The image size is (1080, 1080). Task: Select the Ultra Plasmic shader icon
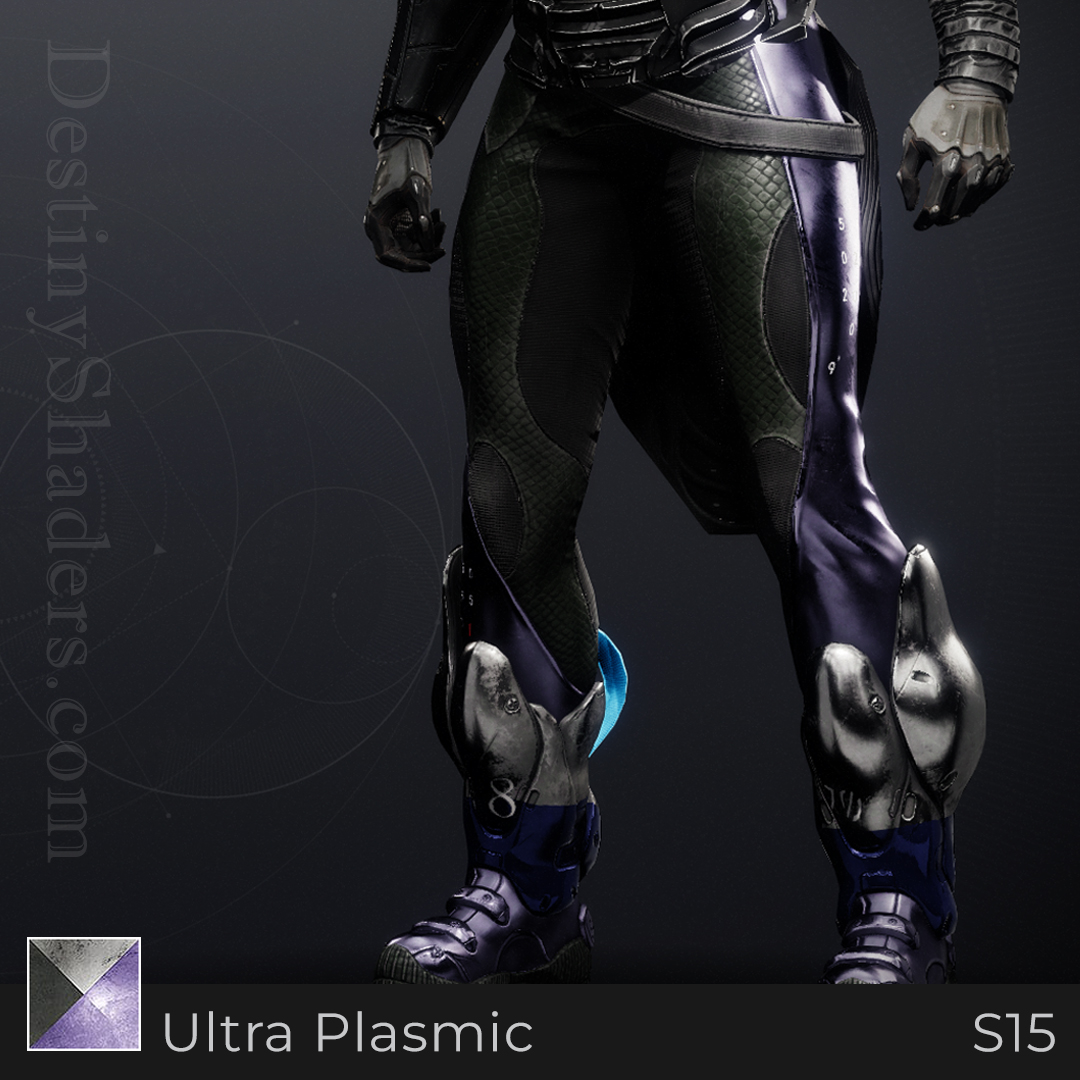(x=84, y=993)
